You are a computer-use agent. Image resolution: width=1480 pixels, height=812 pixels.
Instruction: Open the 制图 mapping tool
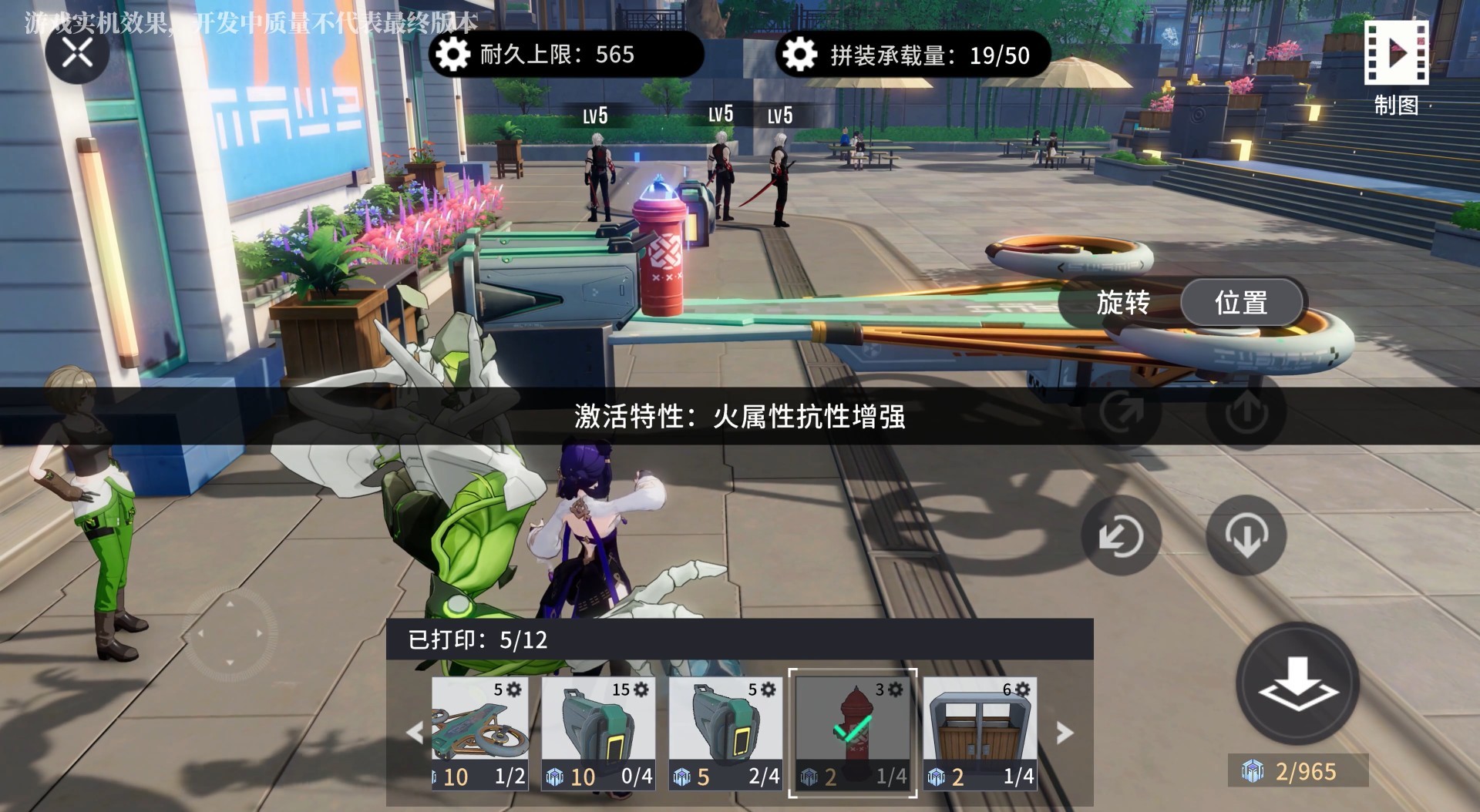pos(1396,54)
